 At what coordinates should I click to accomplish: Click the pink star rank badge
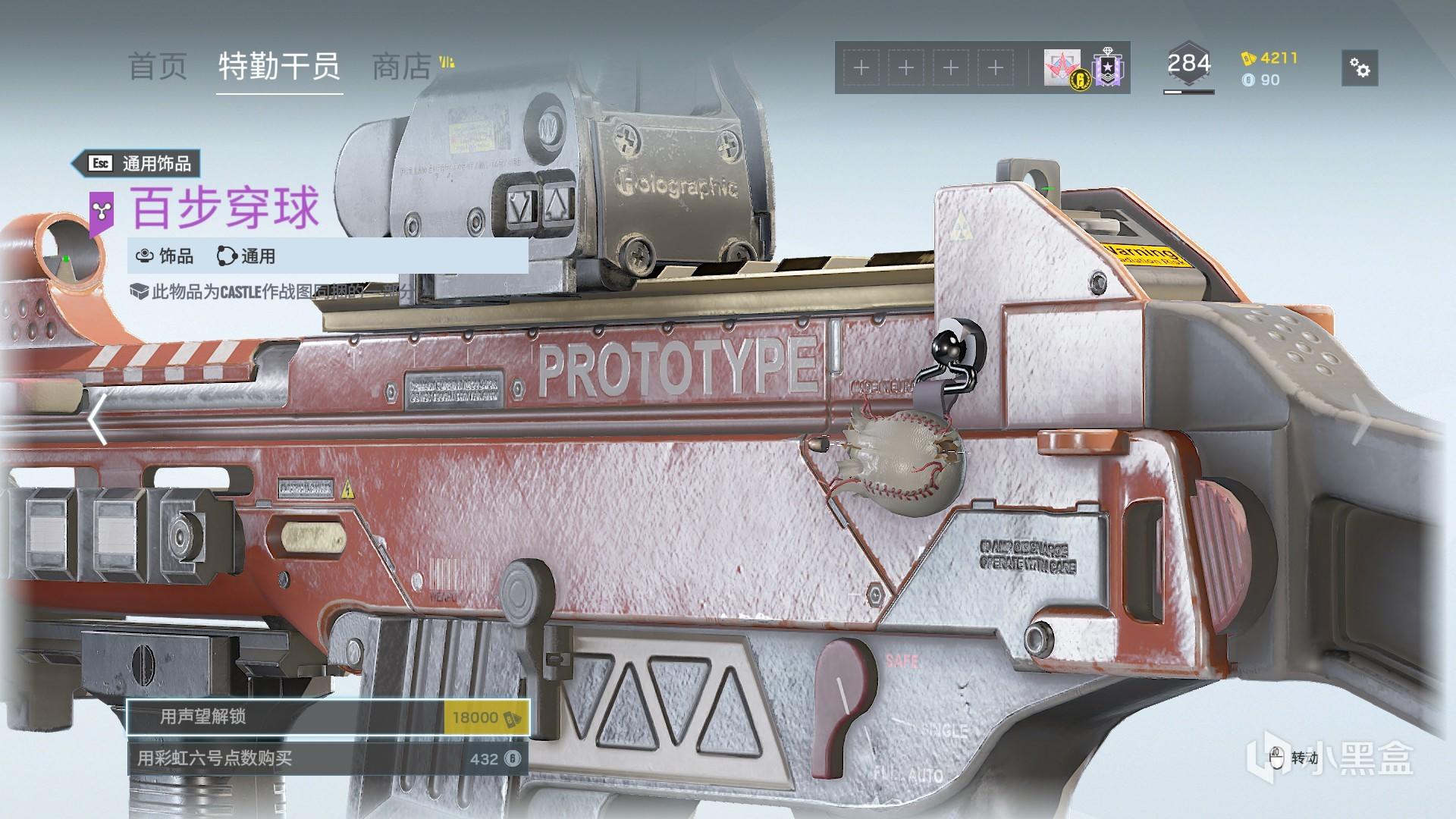(1063, 68)
